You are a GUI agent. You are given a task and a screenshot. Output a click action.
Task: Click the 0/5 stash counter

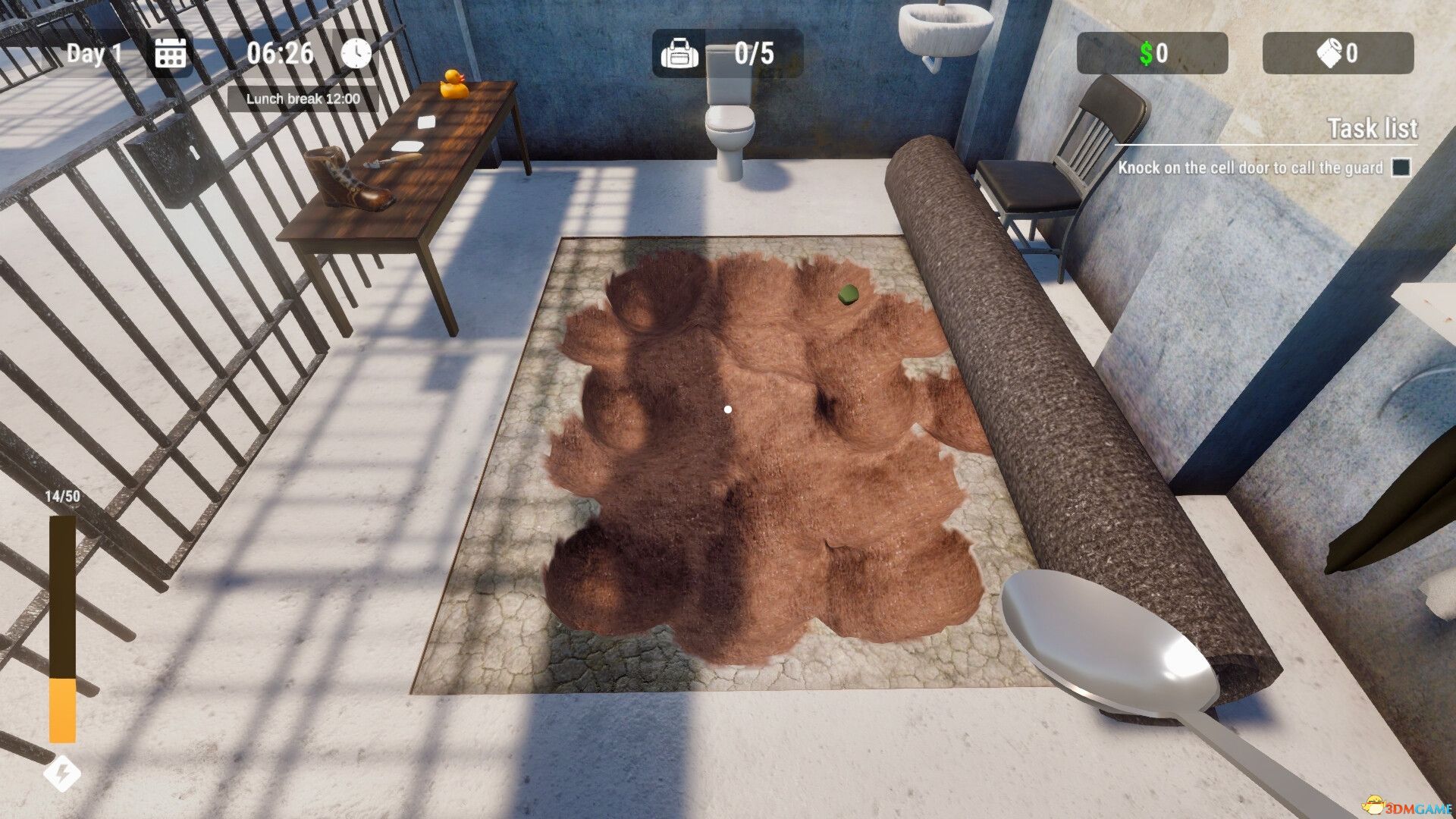[x=755, y=52]
